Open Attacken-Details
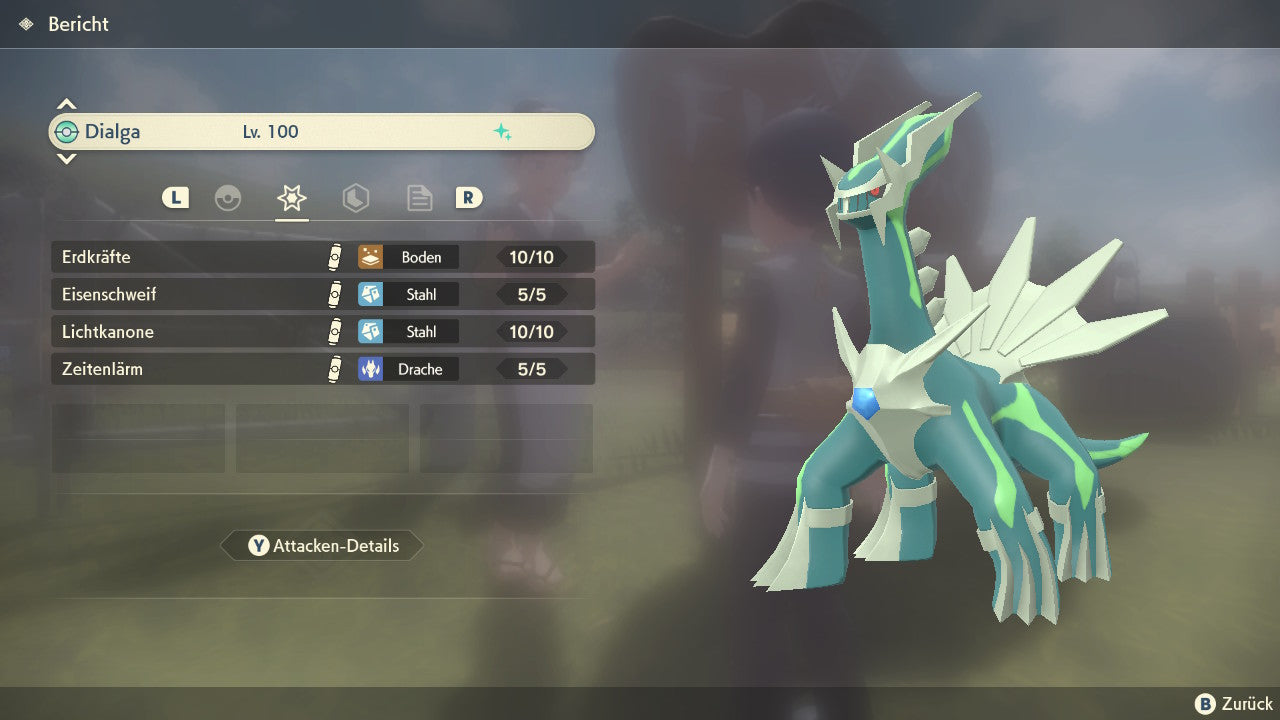1280x720 pixels. click(x=322, y=546)
